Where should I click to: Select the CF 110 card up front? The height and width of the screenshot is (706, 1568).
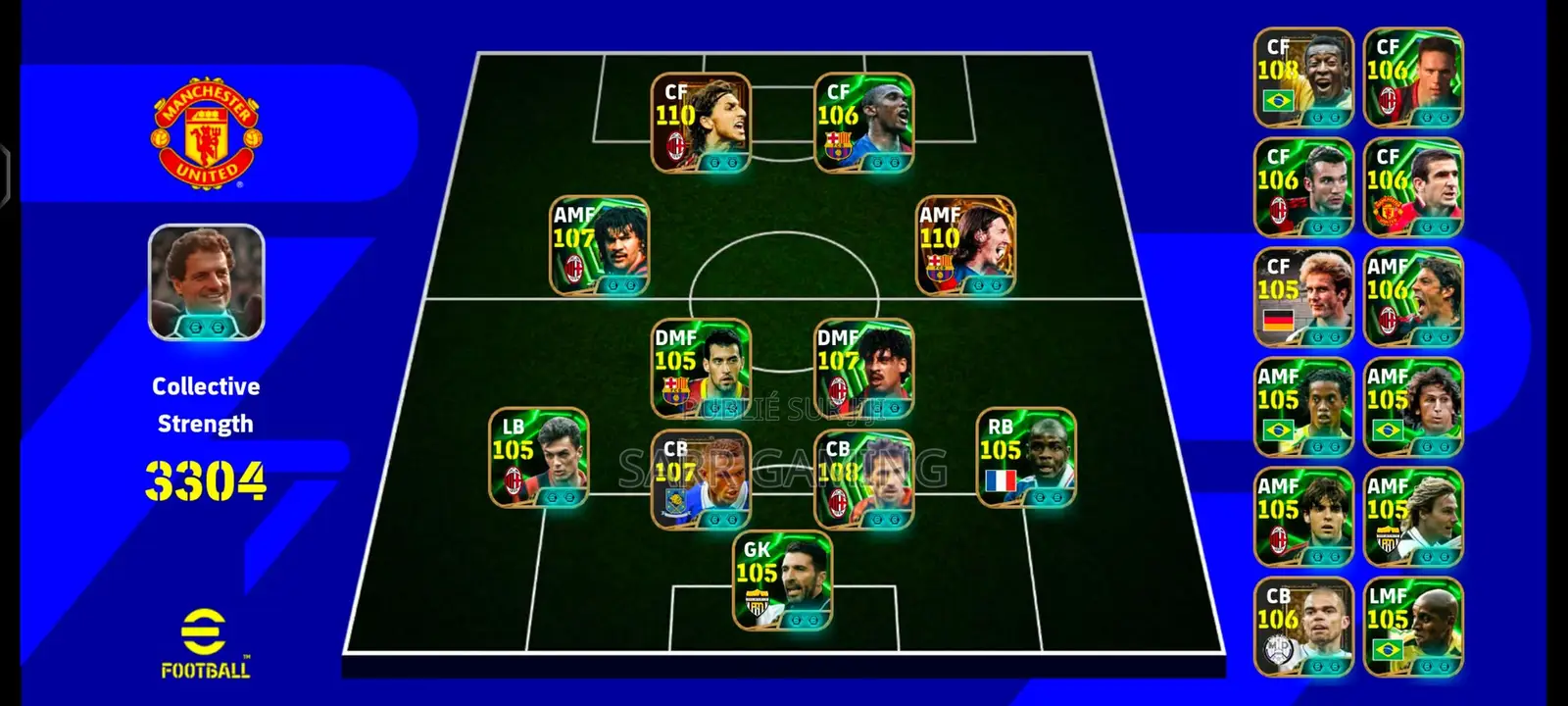click(x=701, y=124)
